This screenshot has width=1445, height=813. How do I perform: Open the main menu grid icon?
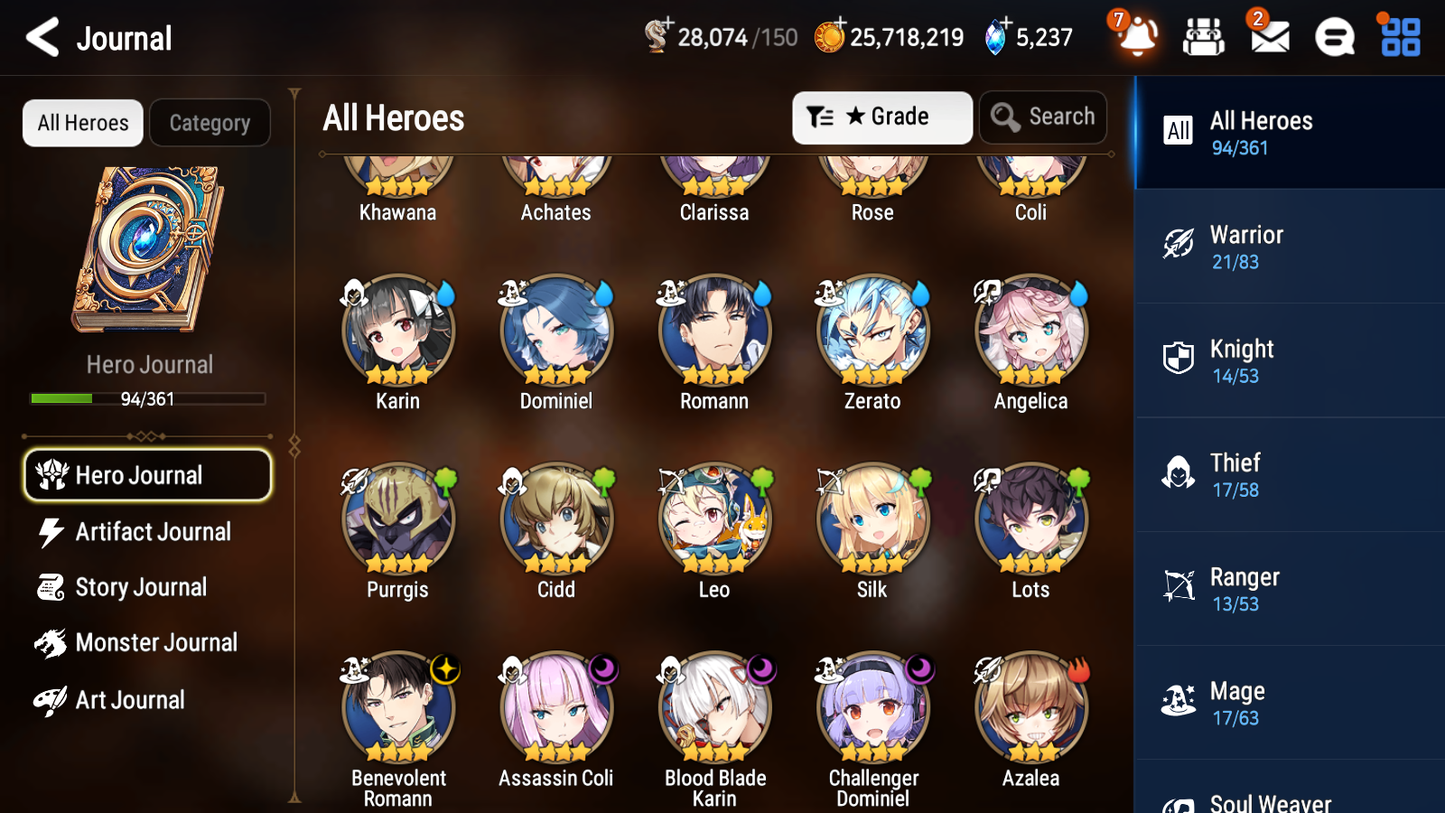[x=1398, y=36]
